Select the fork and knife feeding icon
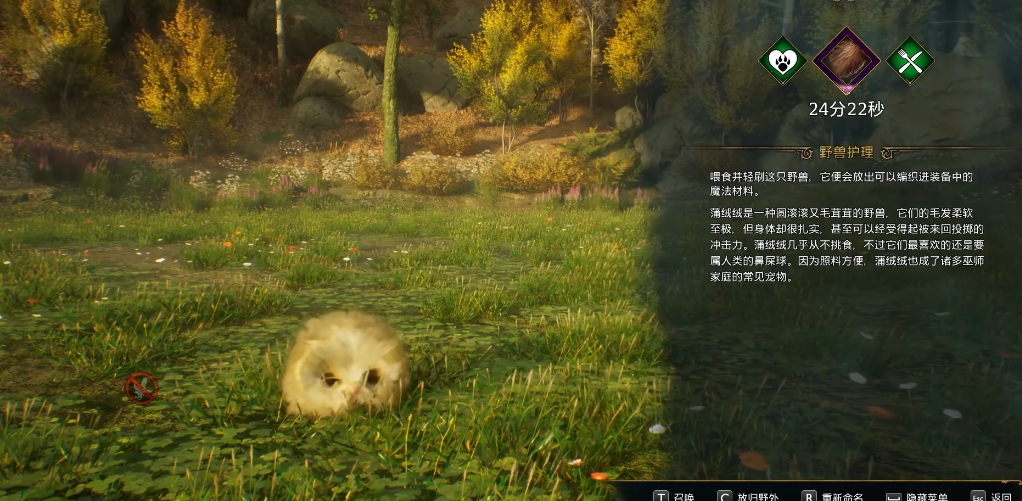 coord(909,60)
